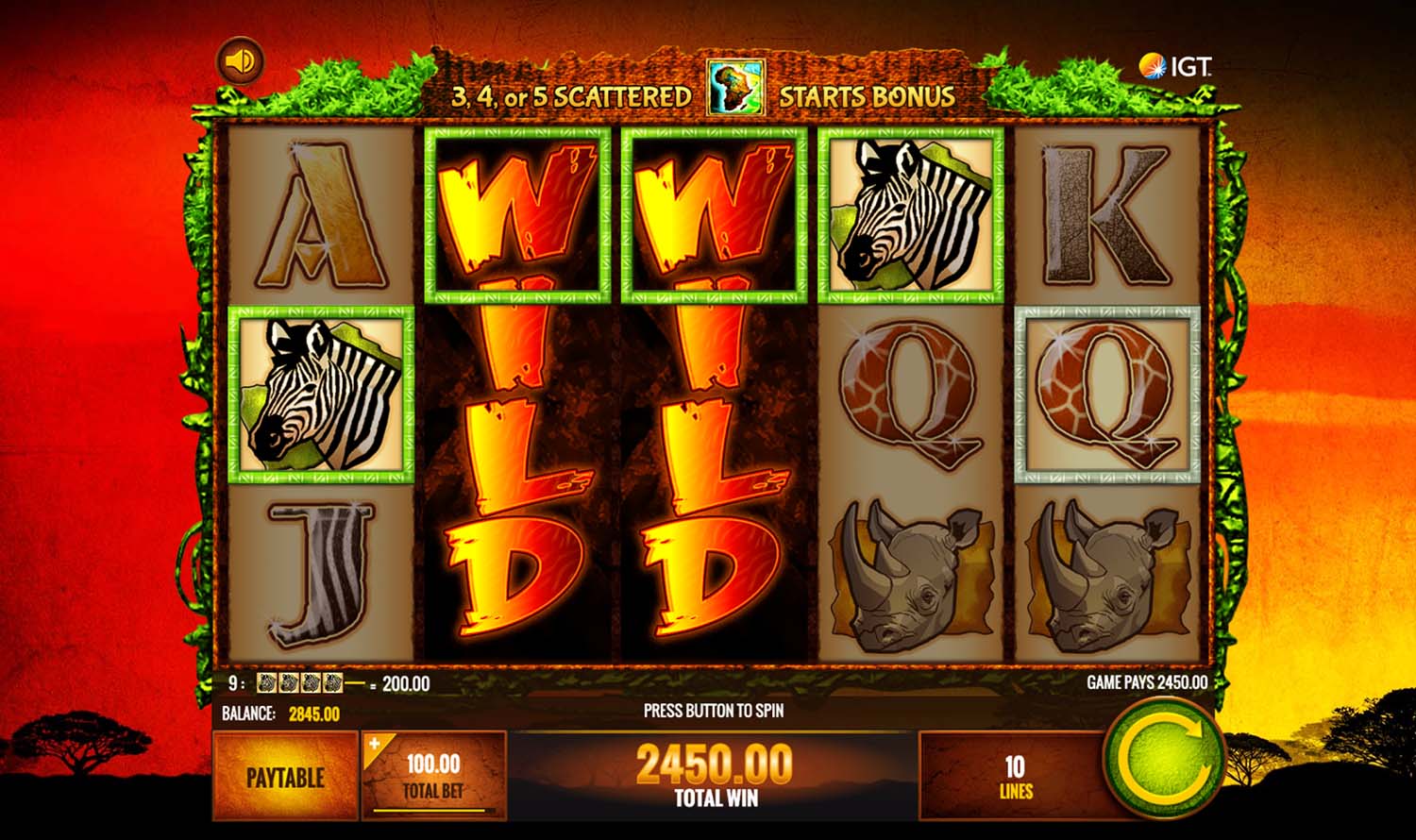Click the Total Win 2450.00 display
The height and width of the screenshot is (840, 1416).
[x=715, y=774]
